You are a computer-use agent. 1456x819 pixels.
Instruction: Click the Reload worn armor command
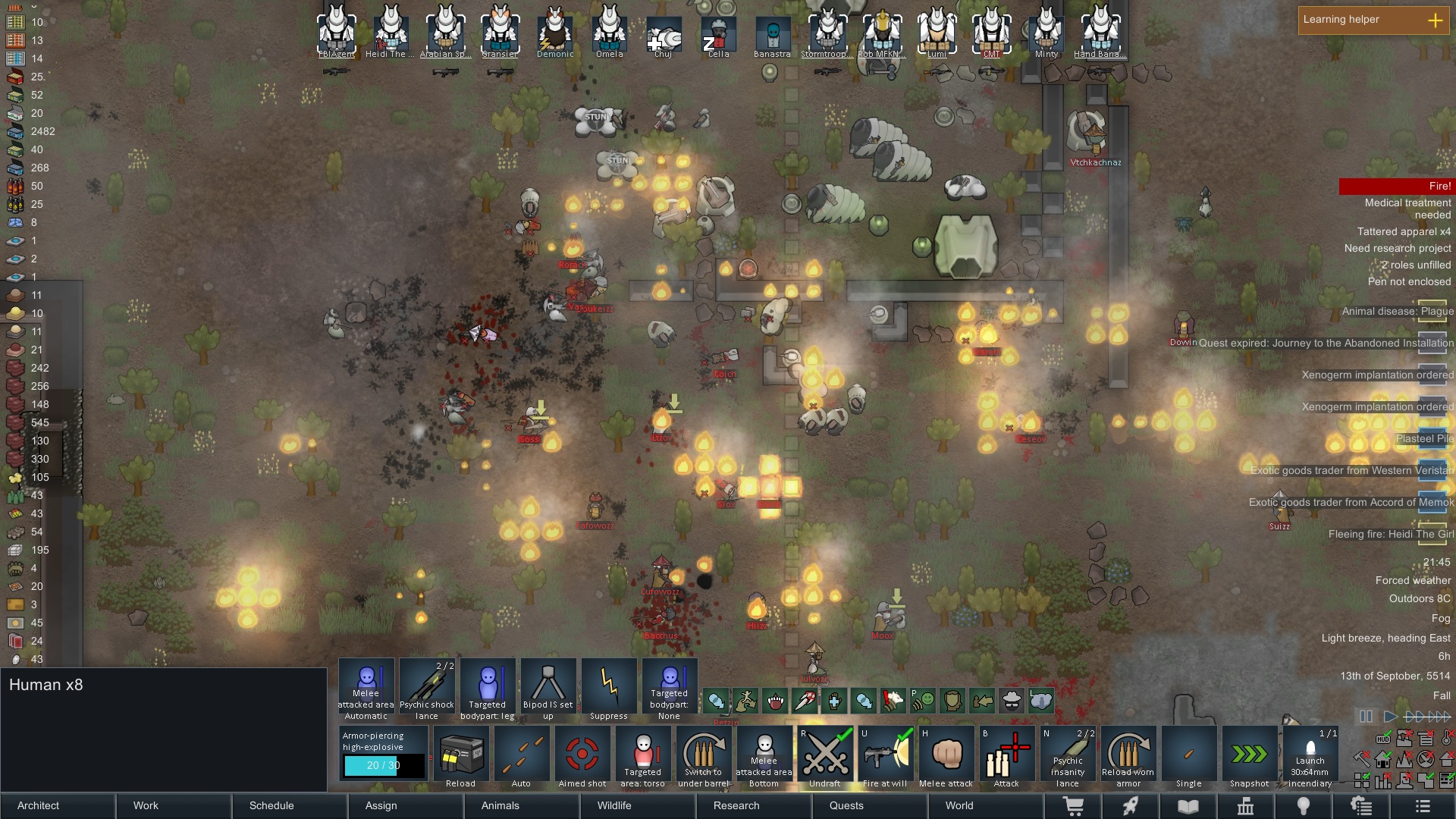coord(1128,755)
